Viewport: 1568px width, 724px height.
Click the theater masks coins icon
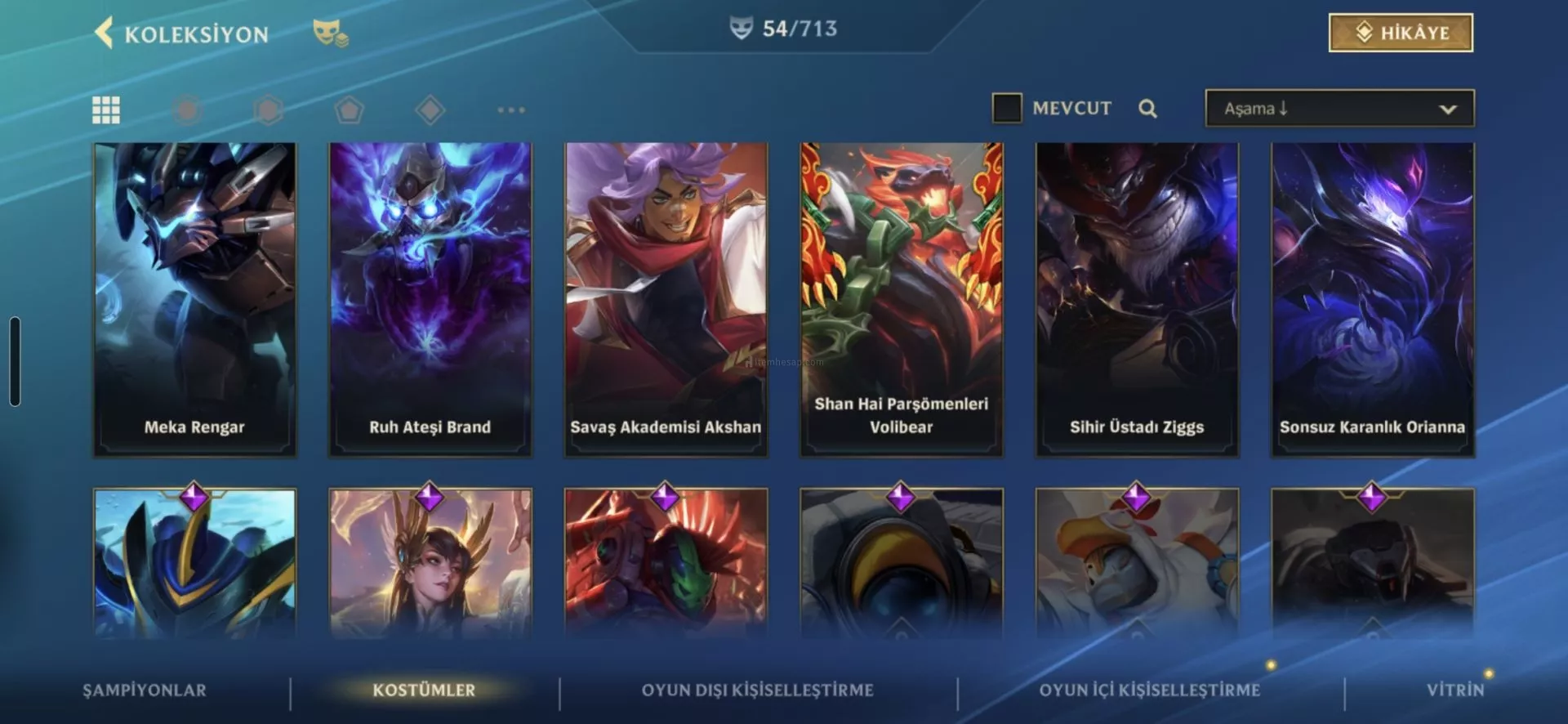[x=330, y=34]
